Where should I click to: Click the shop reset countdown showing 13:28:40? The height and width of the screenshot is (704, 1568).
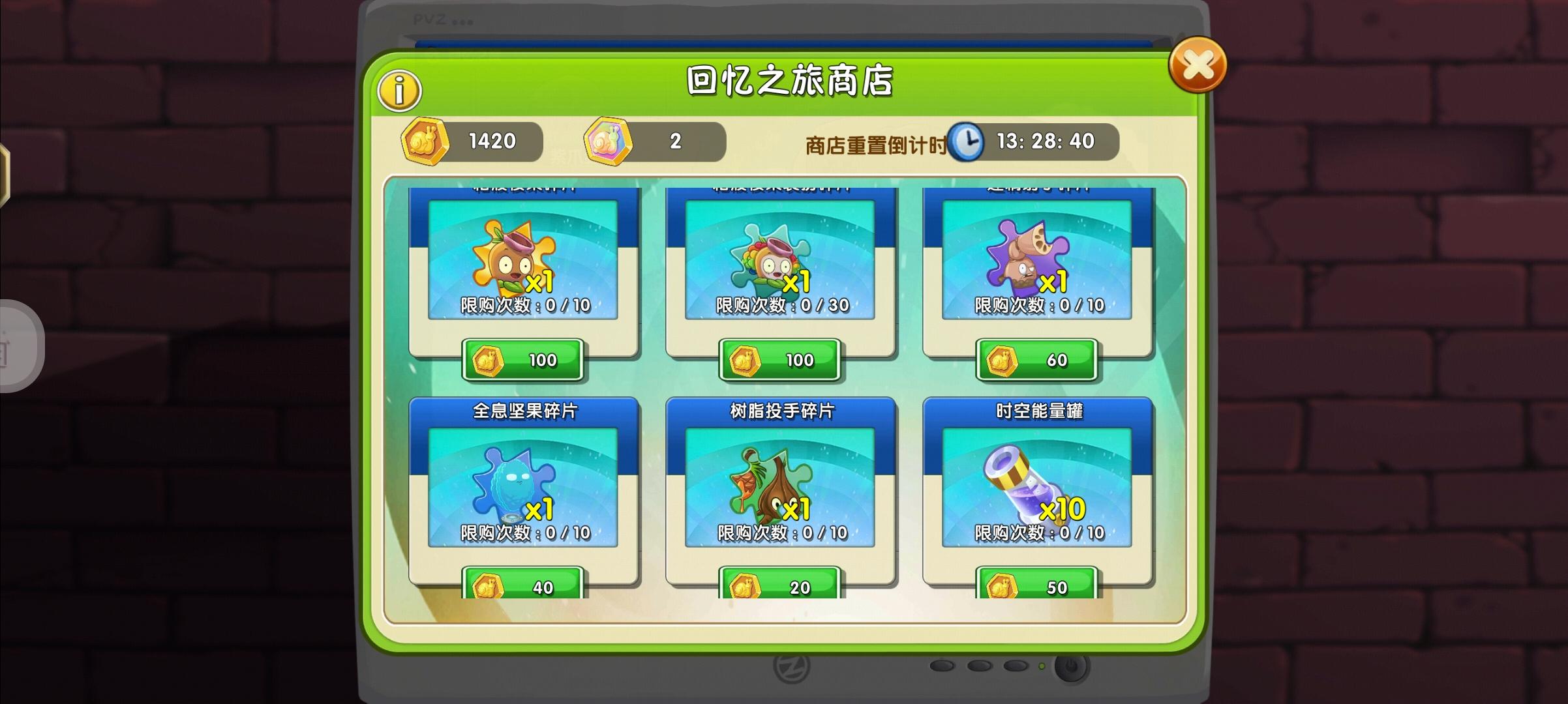1046,141
